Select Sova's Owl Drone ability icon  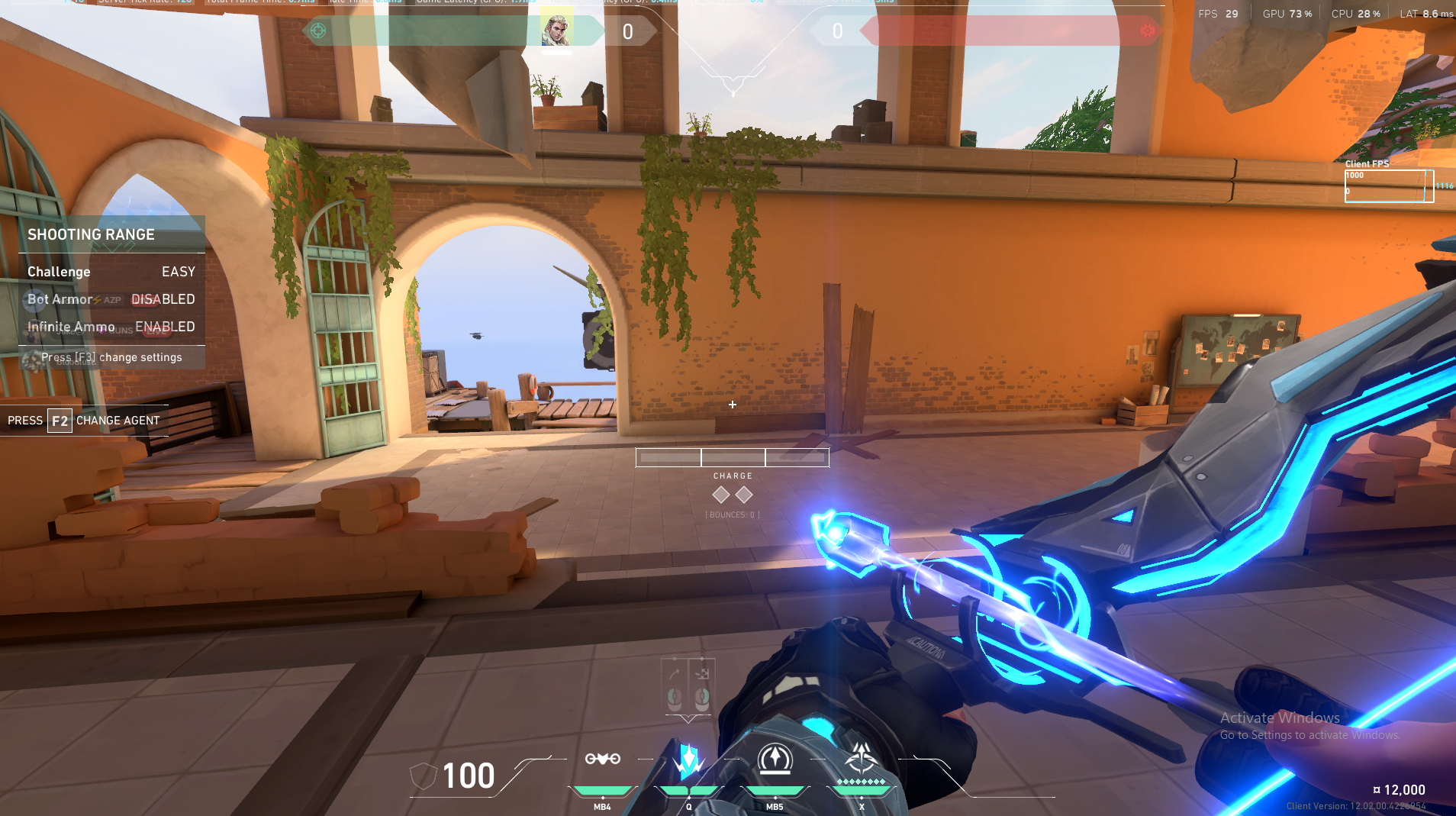603,760
